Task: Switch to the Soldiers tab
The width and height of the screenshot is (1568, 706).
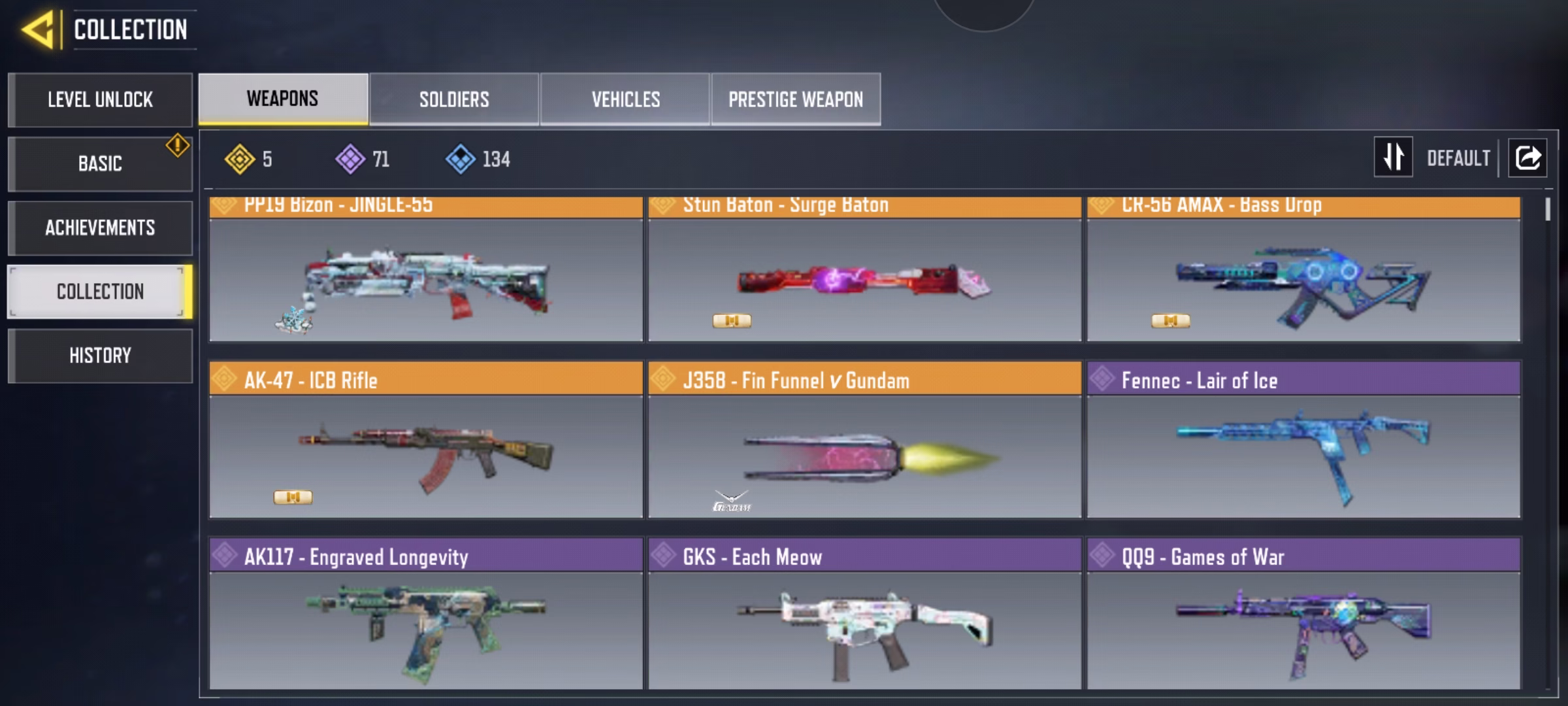Action: pos(454,99)
